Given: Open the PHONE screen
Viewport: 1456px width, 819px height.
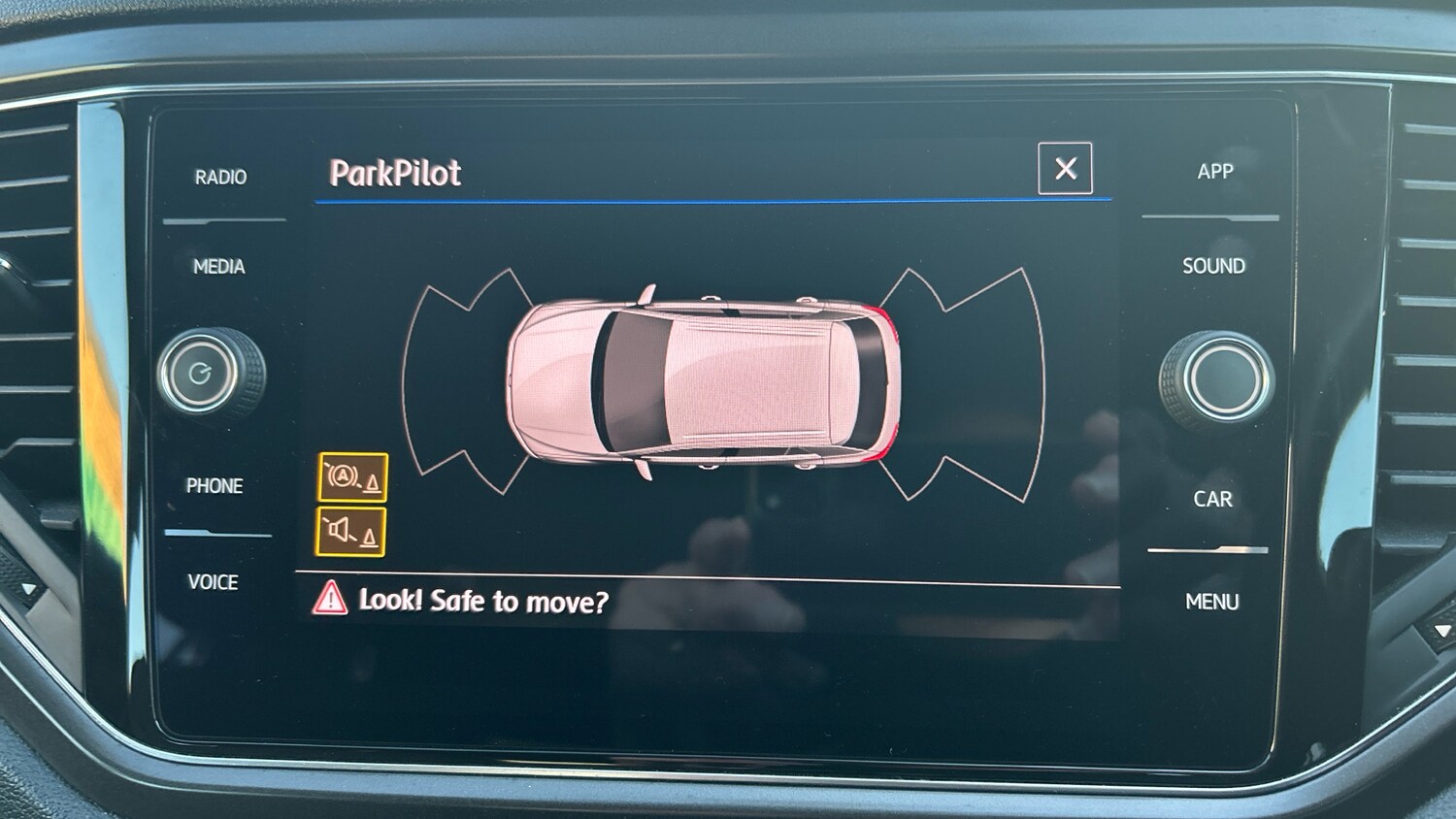Looking at the screenshot, I should pyautogui.click(x=215, y=485).
